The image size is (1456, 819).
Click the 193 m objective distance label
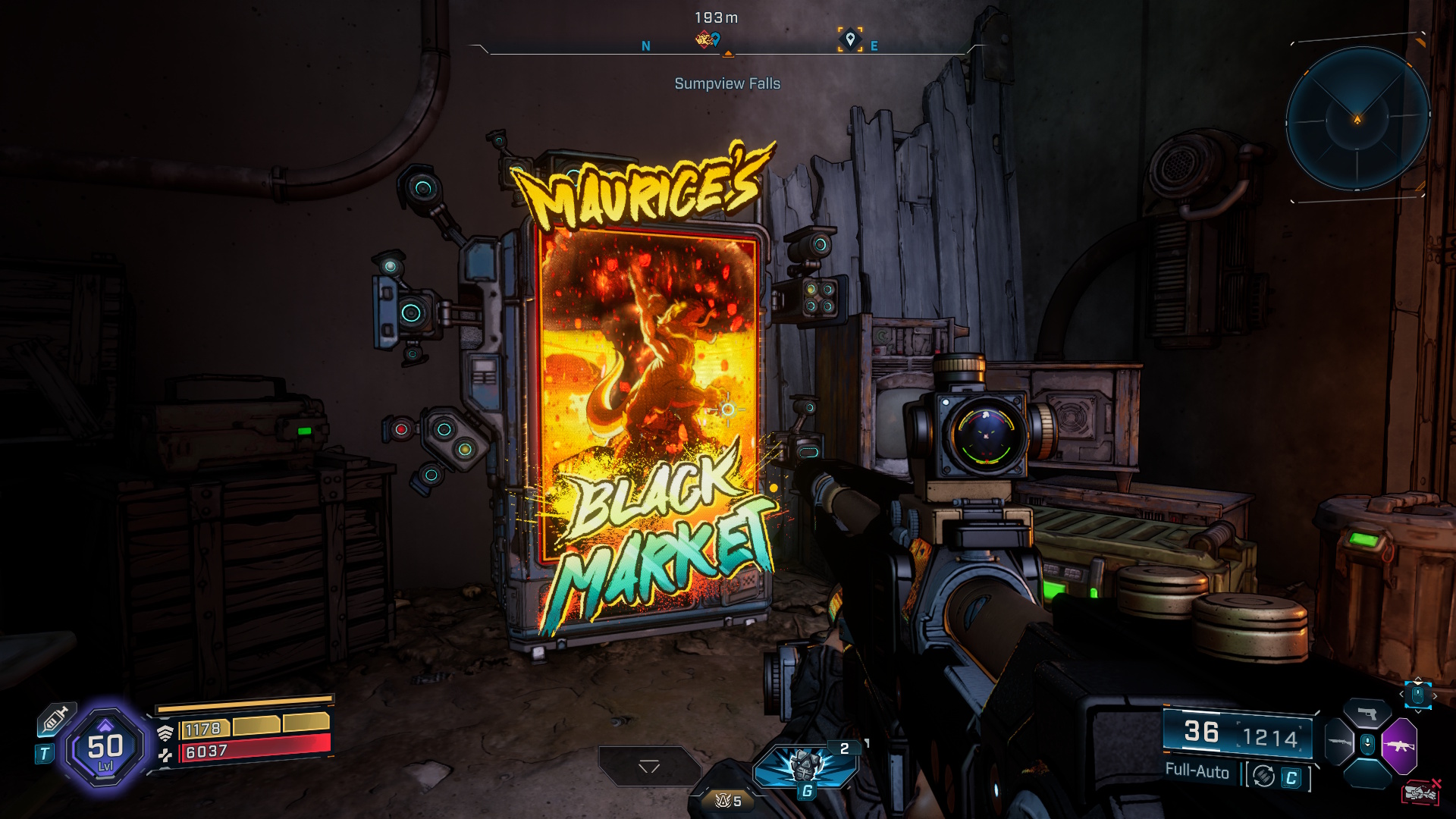(x=716, y=17)
